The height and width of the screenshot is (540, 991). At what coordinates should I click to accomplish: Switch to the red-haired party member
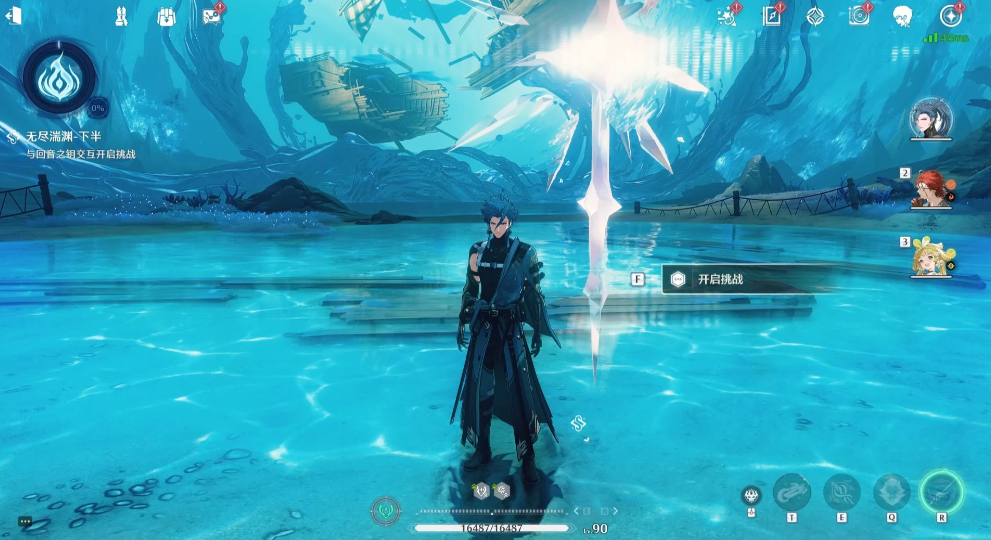click(929, 189)
